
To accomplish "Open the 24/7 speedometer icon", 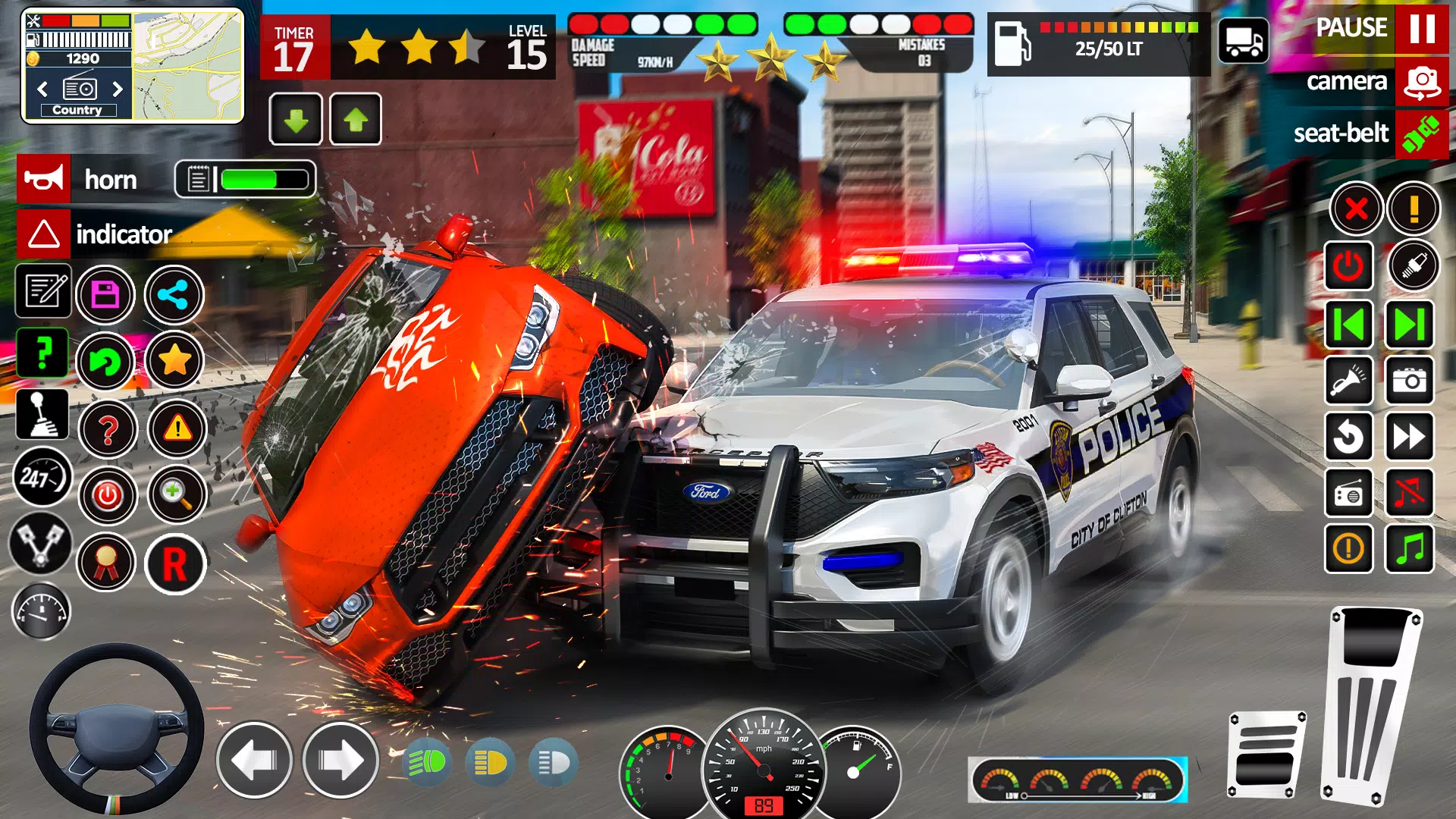I will (42, 478).
